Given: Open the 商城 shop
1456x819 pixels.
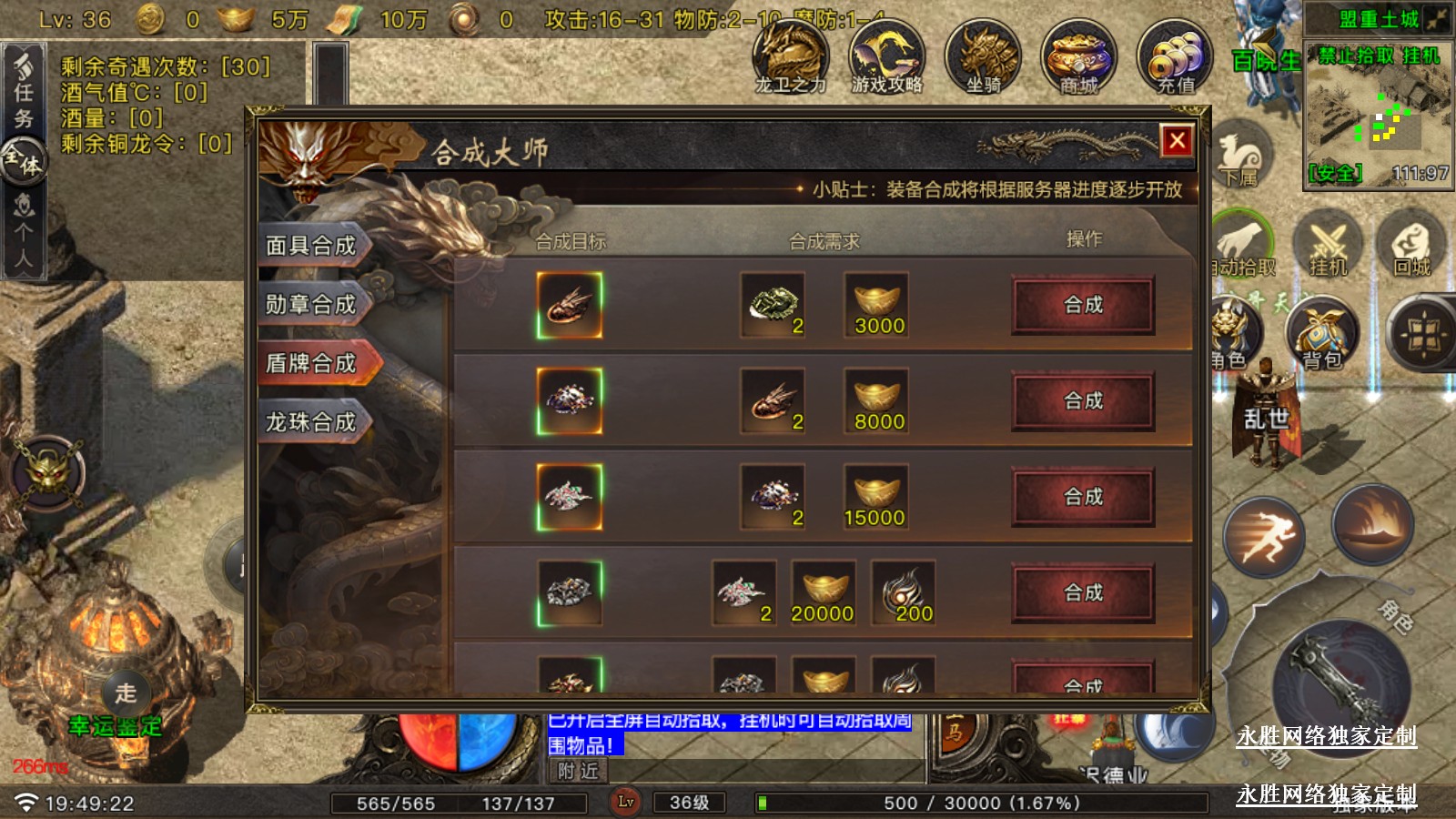Looking at the screenshot, I should point(1078,58).
